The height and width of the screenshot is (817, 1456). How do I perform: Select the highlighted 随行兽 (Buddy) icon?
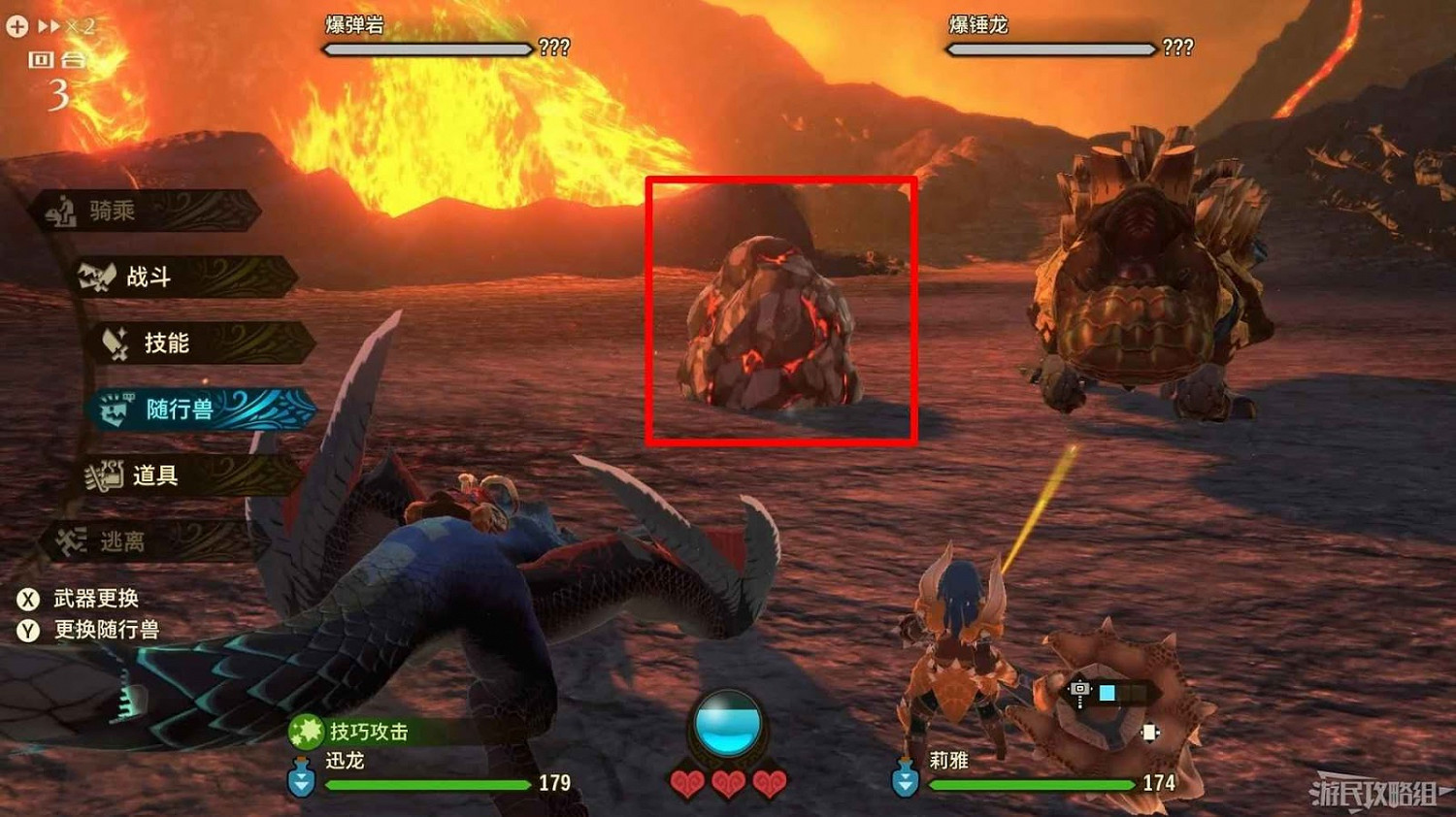(x=116, y=408)
